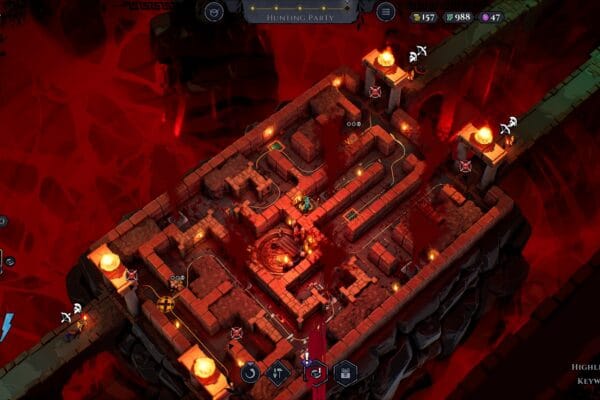Activate the blue lightning bolt ability
This screenshot has width=600, height=400.
click(x=6, y=326)
